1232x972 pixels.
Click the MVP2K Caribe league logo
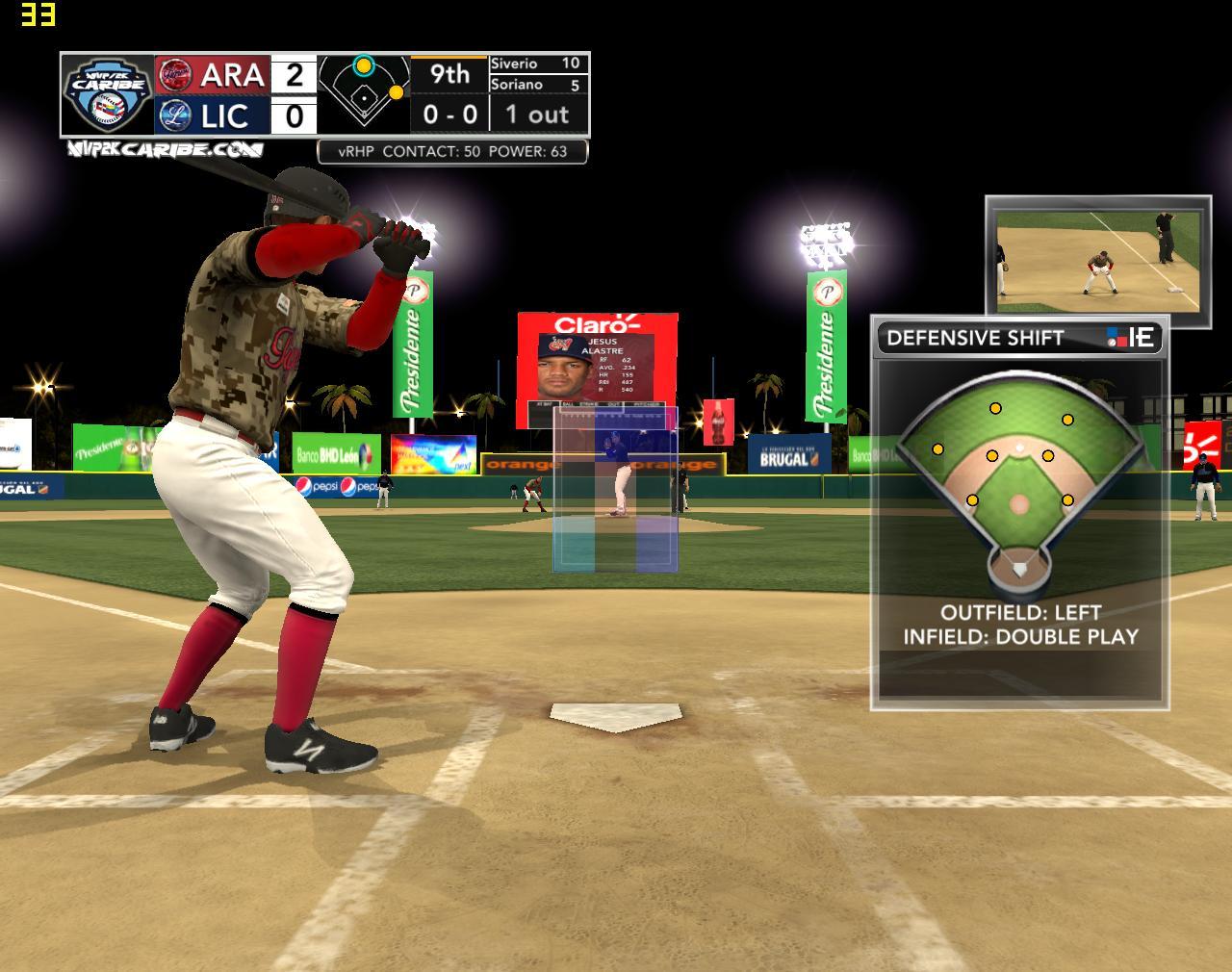(107, 93)
